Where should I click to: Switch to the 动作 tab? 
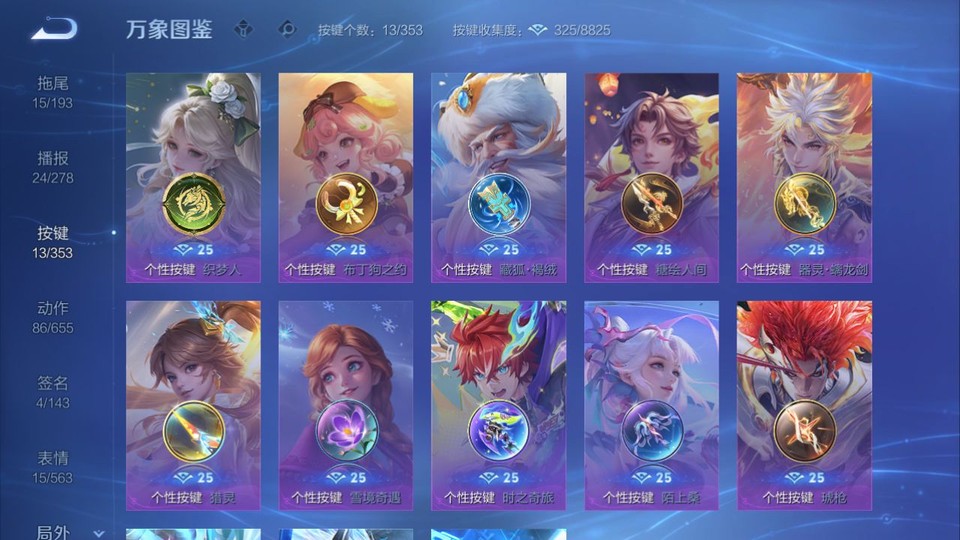53,316
